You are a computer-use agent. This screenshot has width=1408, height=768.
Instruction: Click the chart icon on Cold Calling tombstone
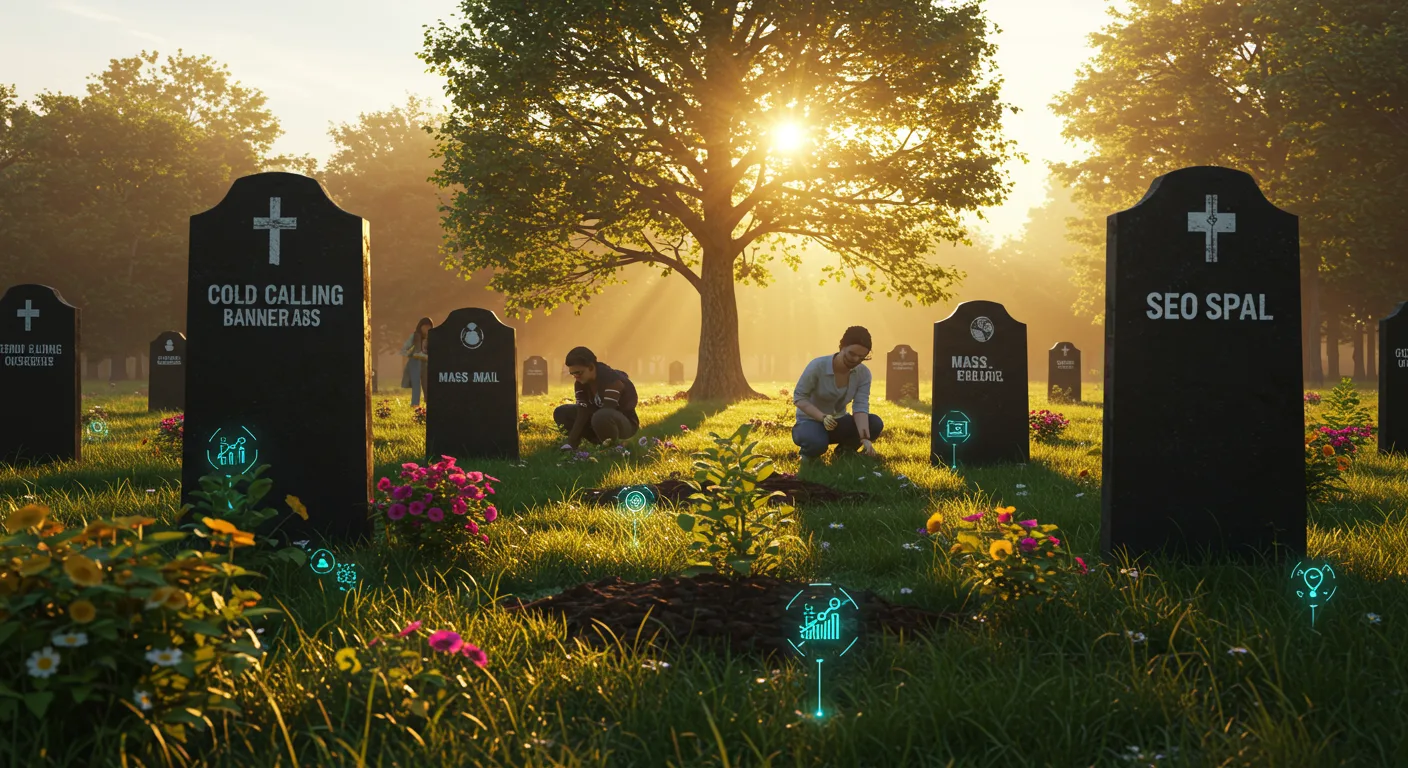pyautogui.click(x=232, y=450)
